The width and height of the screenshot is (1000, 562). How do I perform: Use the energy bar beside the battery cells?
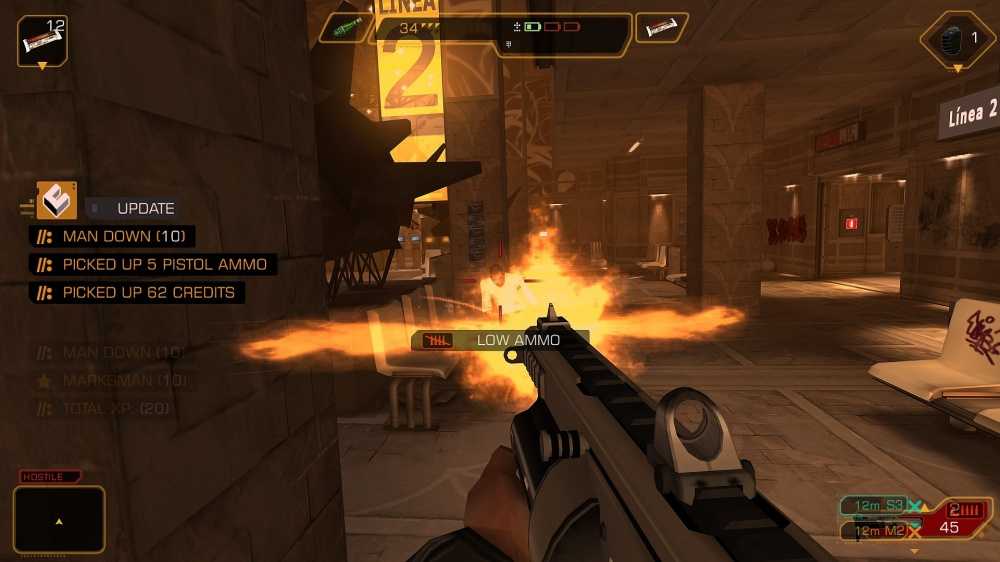(660, 28)
